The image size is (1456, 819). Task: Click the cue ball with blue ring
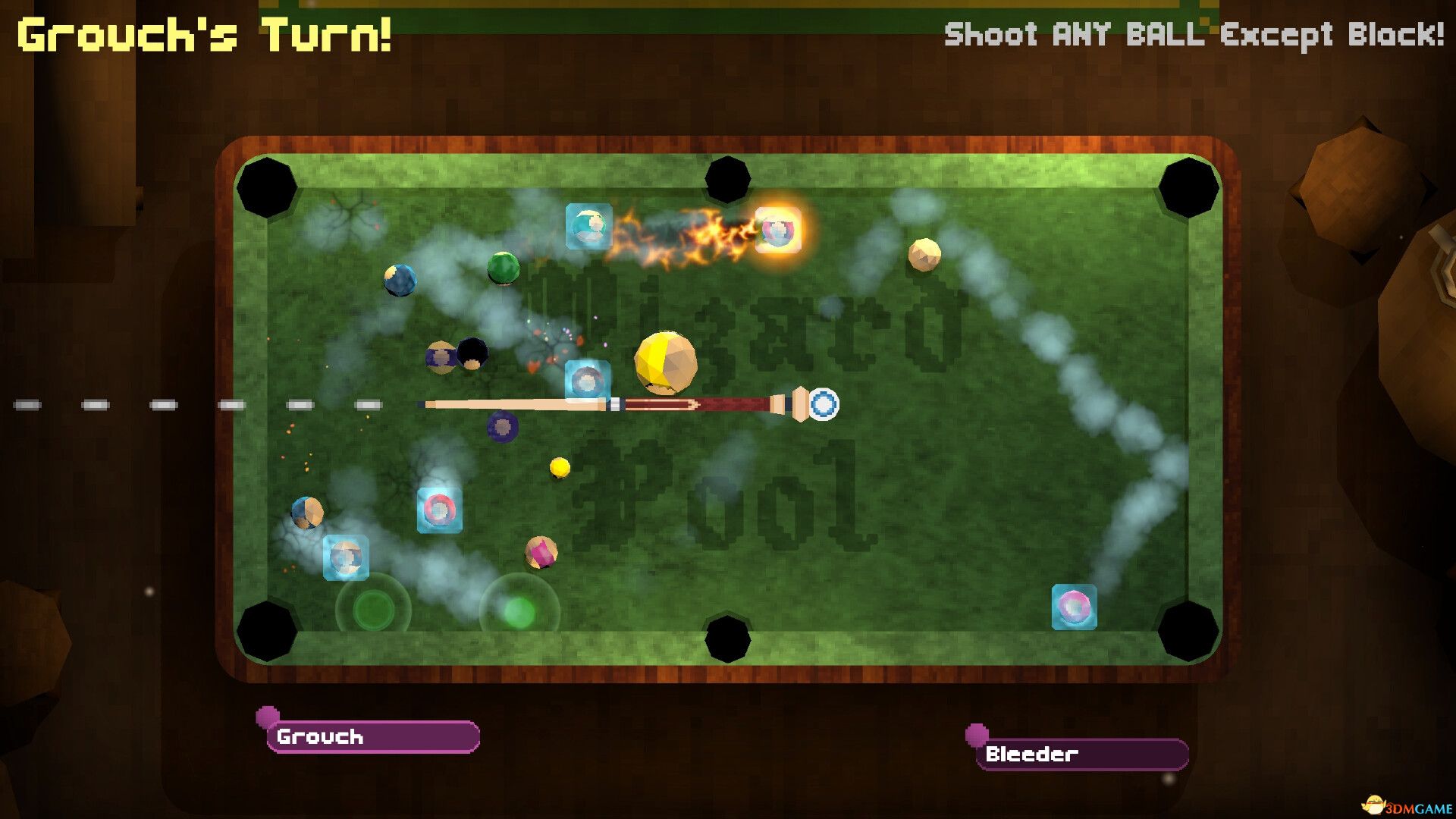pyautogui.click(x=824, y=406)
